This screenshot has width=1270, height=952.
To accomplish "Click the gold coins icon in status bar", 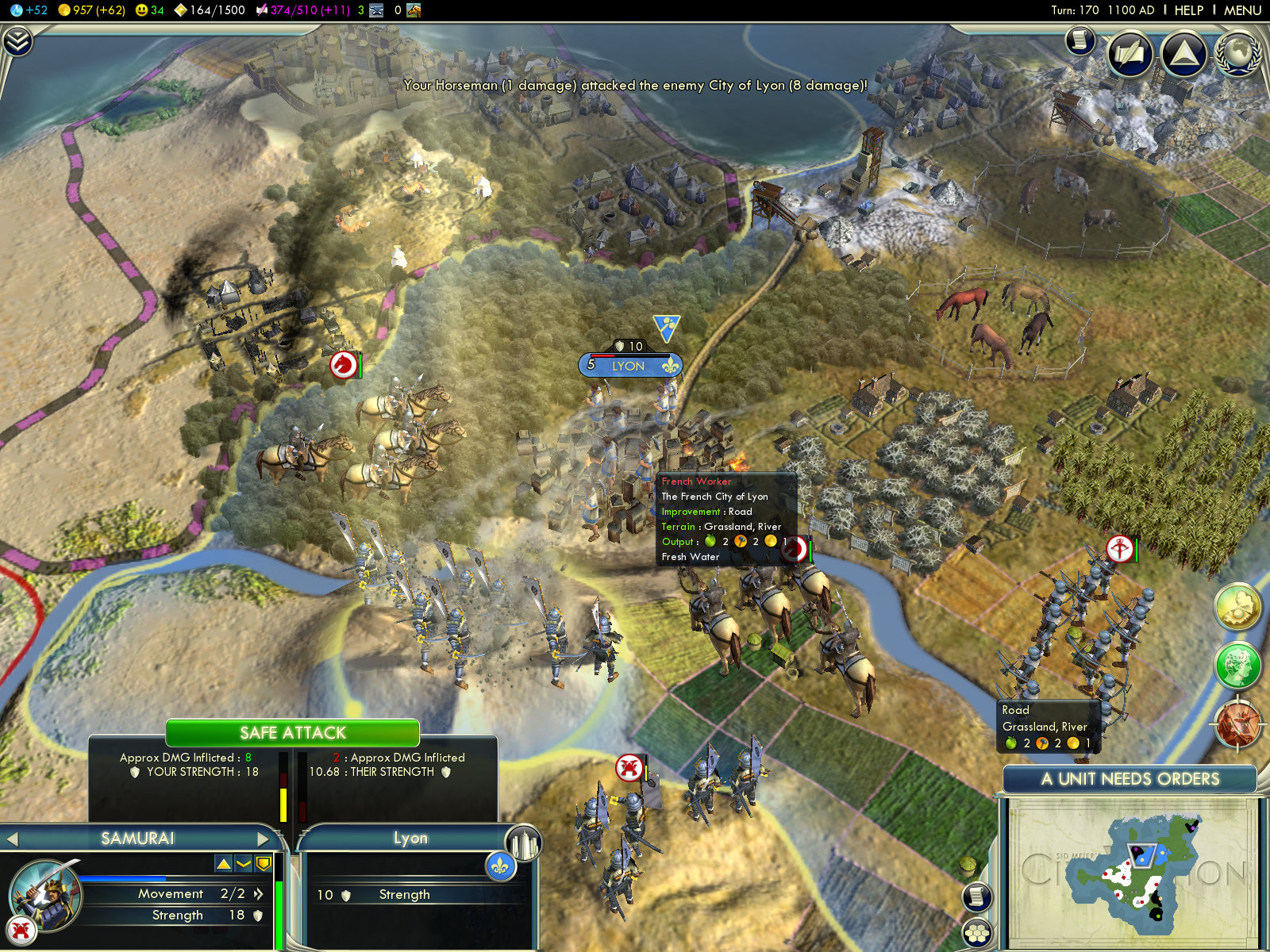I will [x=63, y=11].
